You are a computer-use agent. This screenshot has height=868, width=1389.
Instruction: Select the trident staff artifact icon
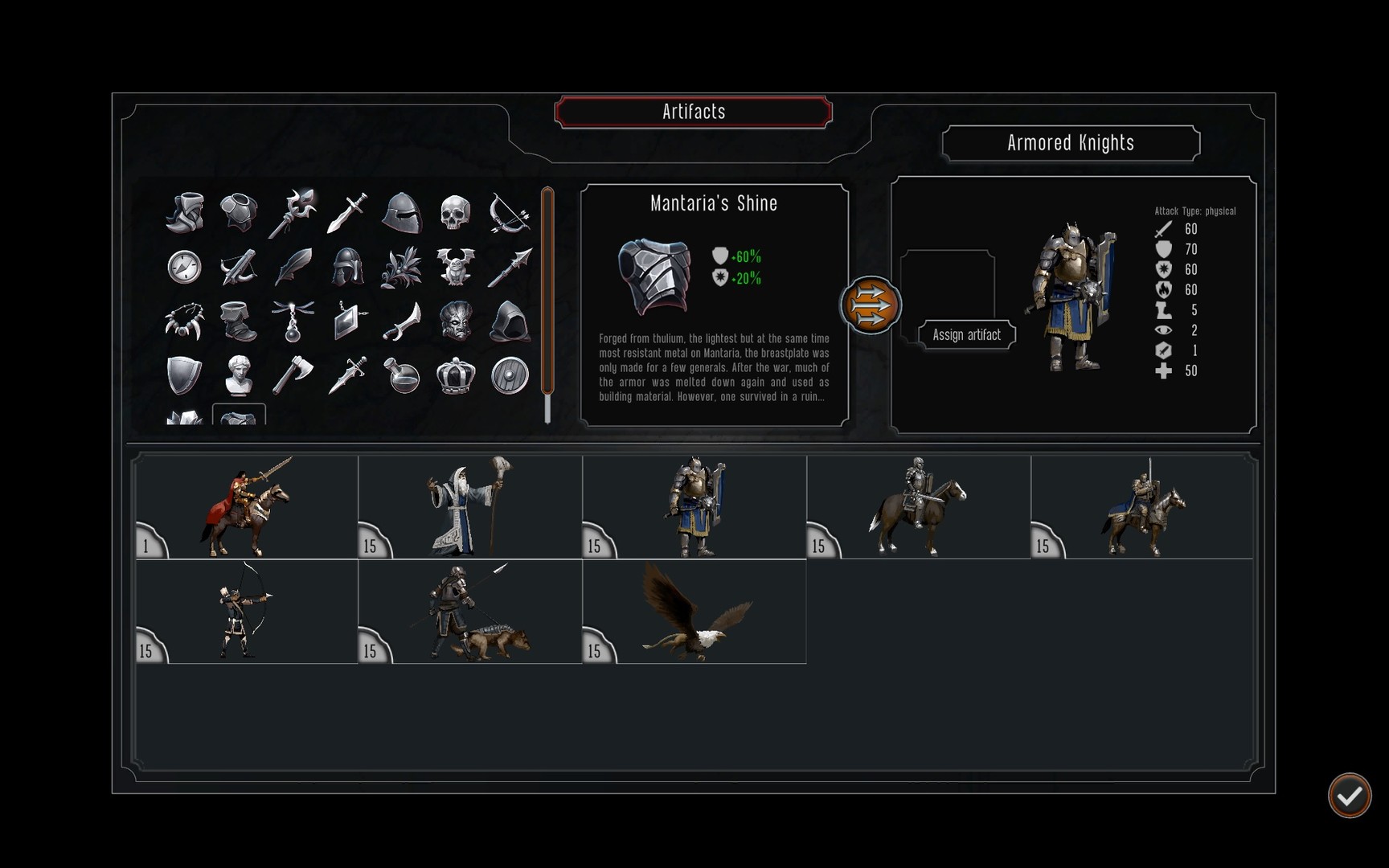tap(293, 211)
